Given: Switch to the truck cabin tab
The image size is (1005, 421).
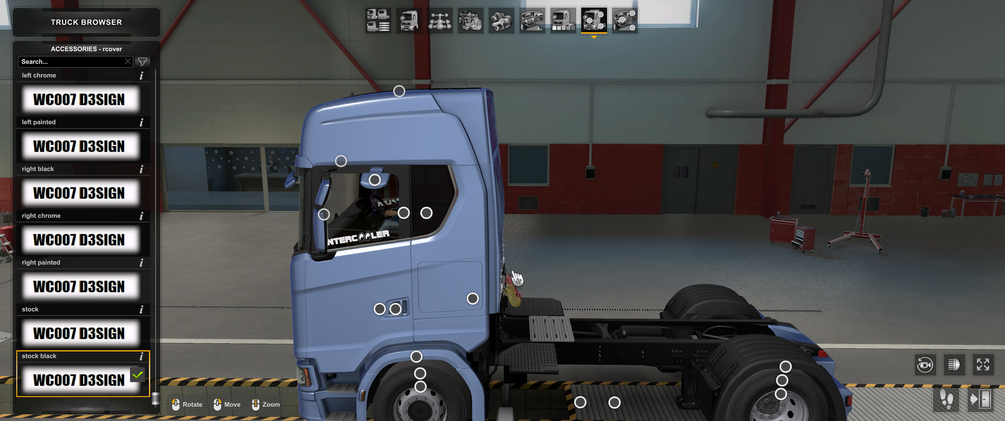Looking at the screenshot, I should 409,20.
